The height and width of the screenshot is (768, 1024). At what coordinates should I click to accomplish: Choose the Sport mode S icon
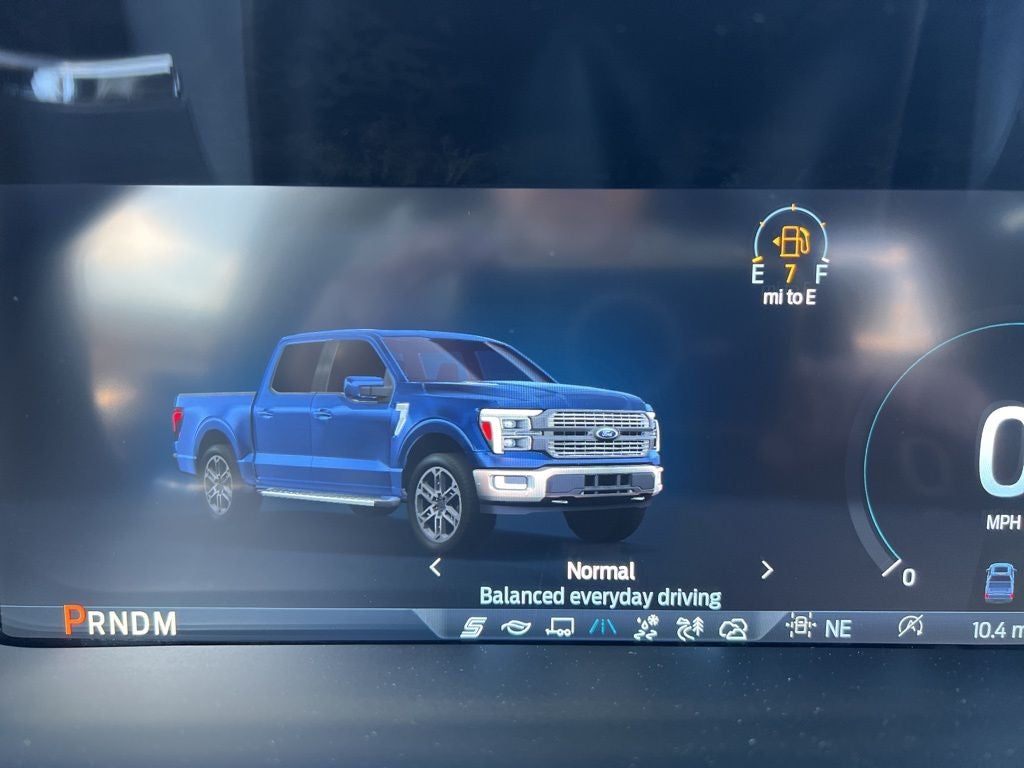(473, 628)
